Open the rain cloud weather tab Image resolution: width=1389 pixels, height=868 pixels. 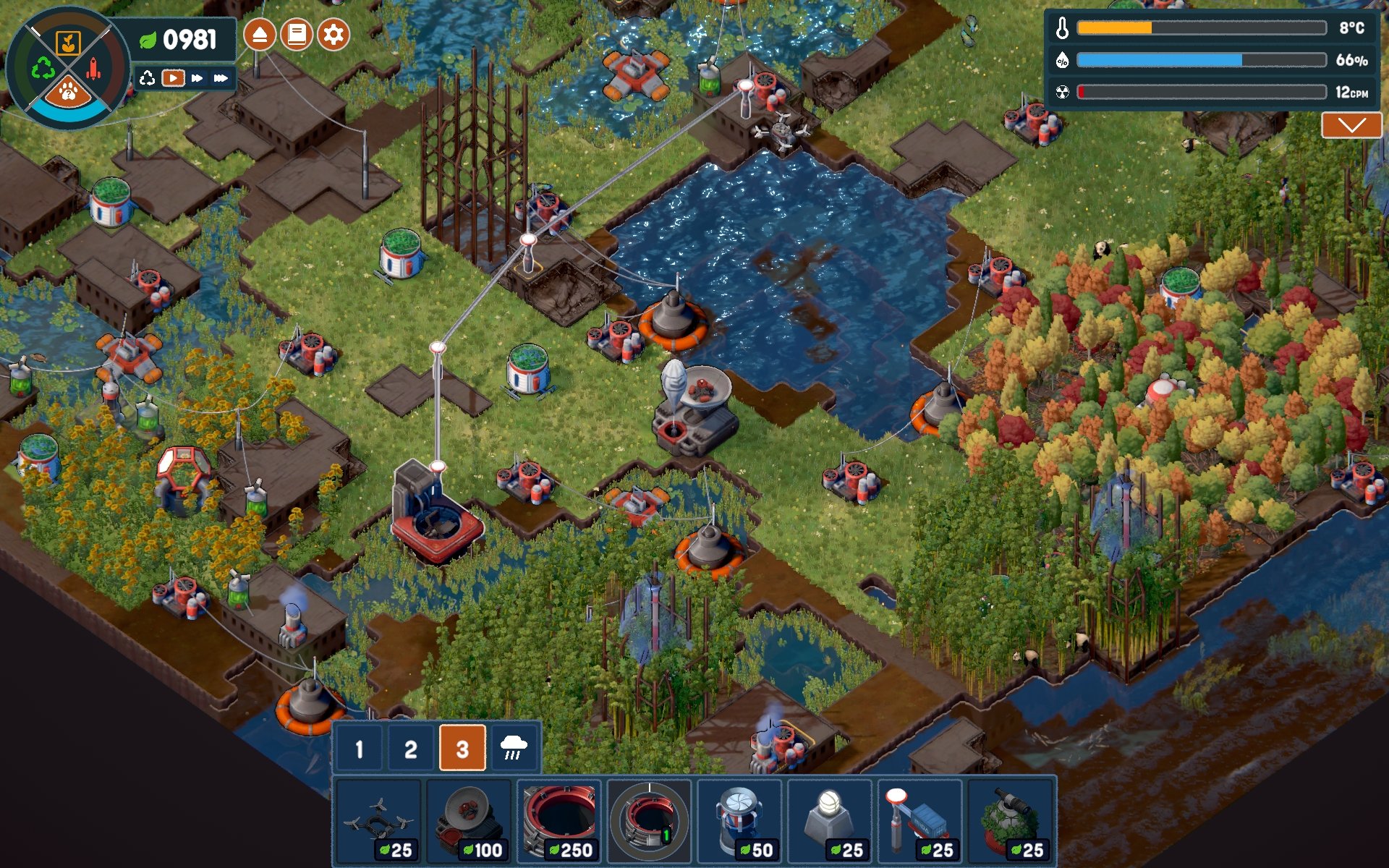click(x=514, y=749)
